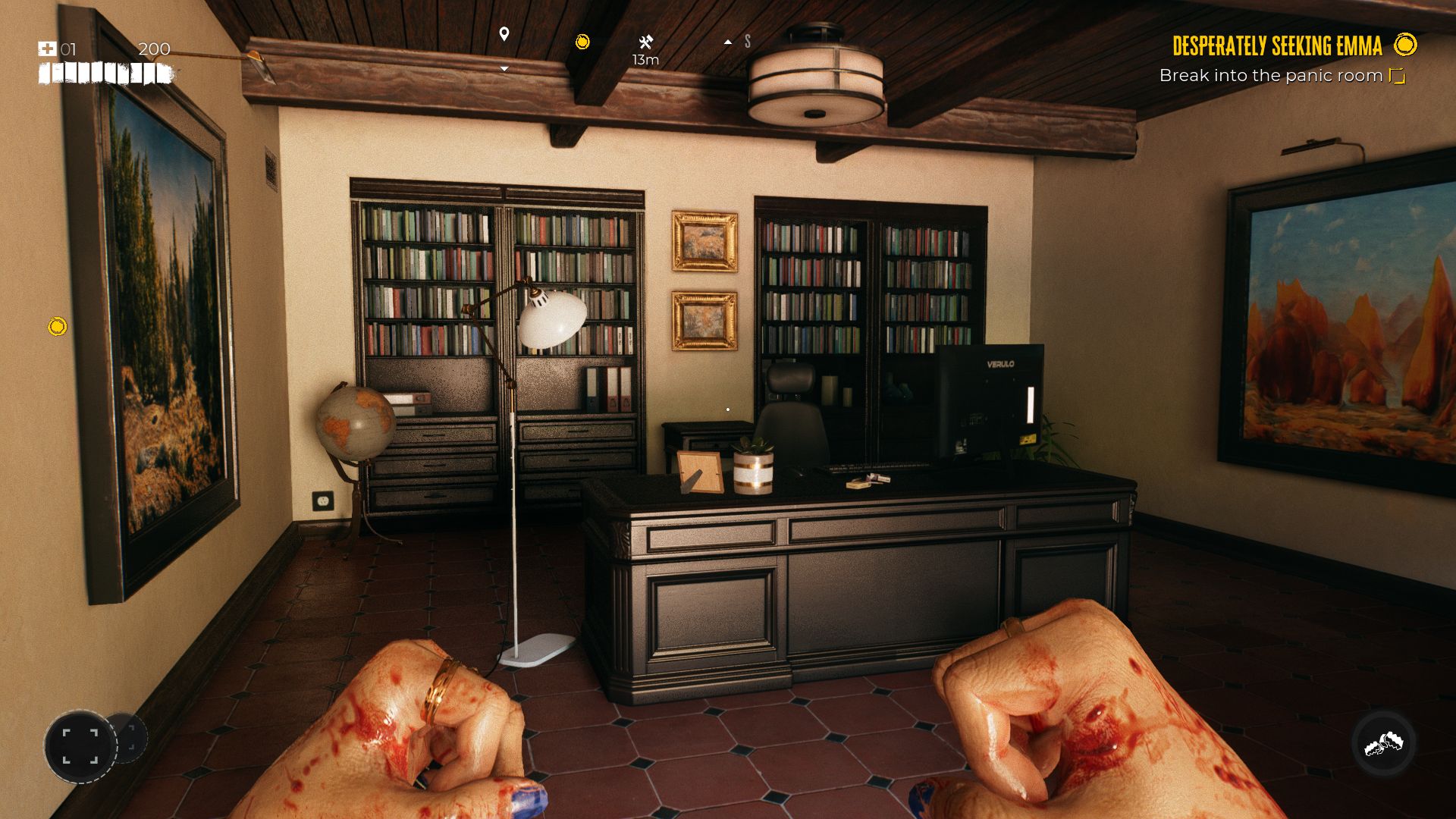Click the yellow quest emblem beside the quest title
This screenshot has height=819, width=1456.
1404,45
